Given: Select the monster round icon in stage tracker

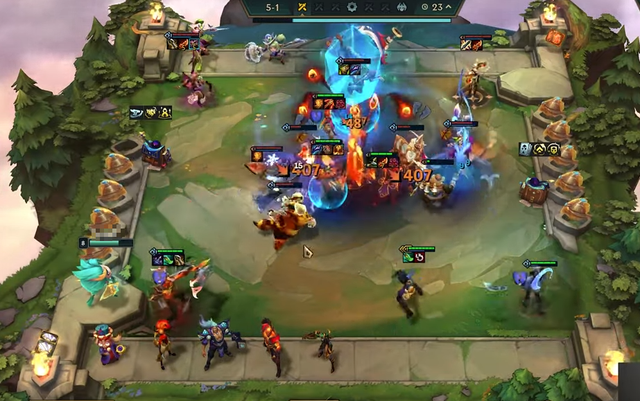Looking at the screenshot, I should (400, 7).
